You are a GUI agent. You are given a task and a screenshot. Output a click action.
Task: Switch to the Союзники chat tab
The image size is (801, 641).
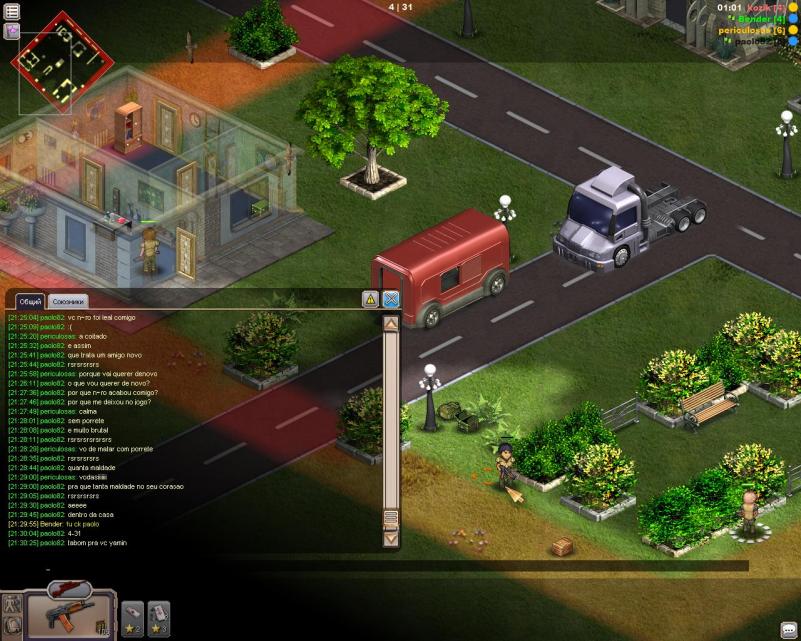[69, 301]
